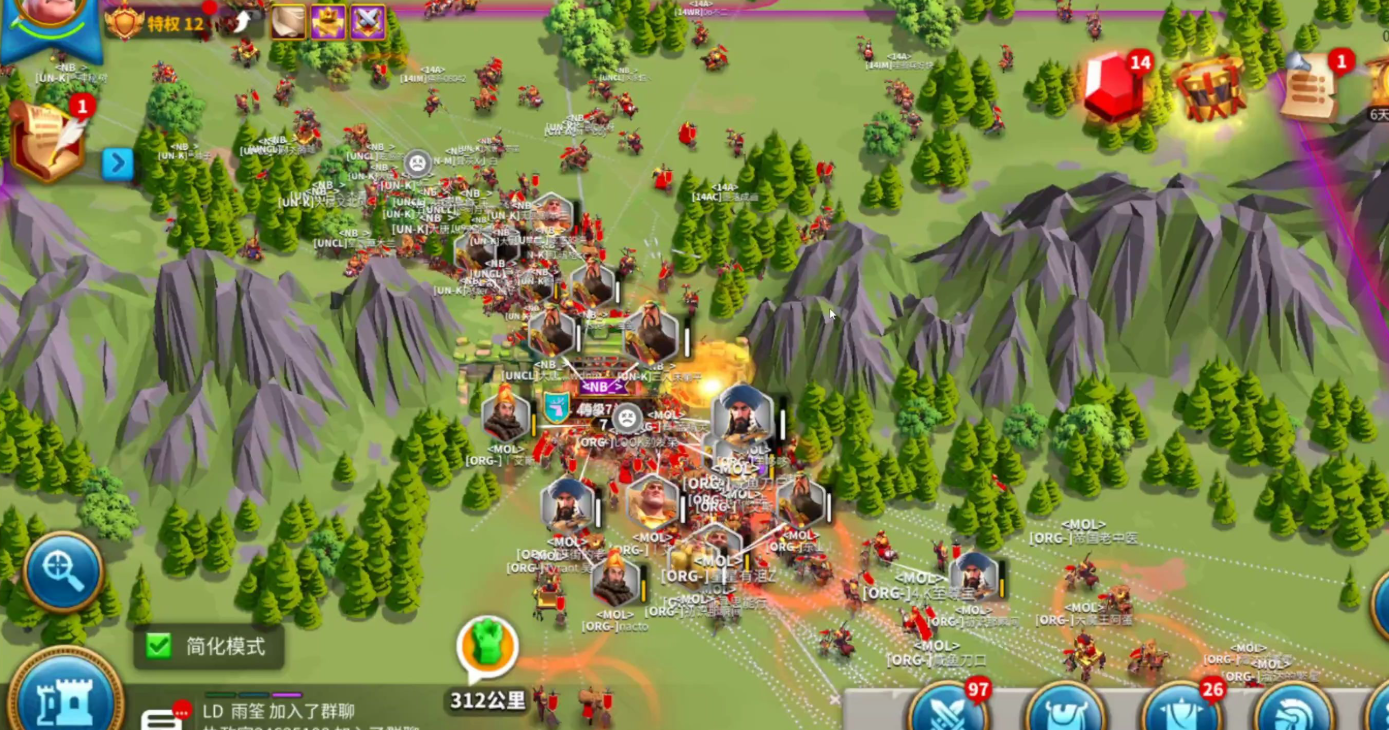
Task: Jump to the green fist marker, 312公里
Action: click(488, 648)
